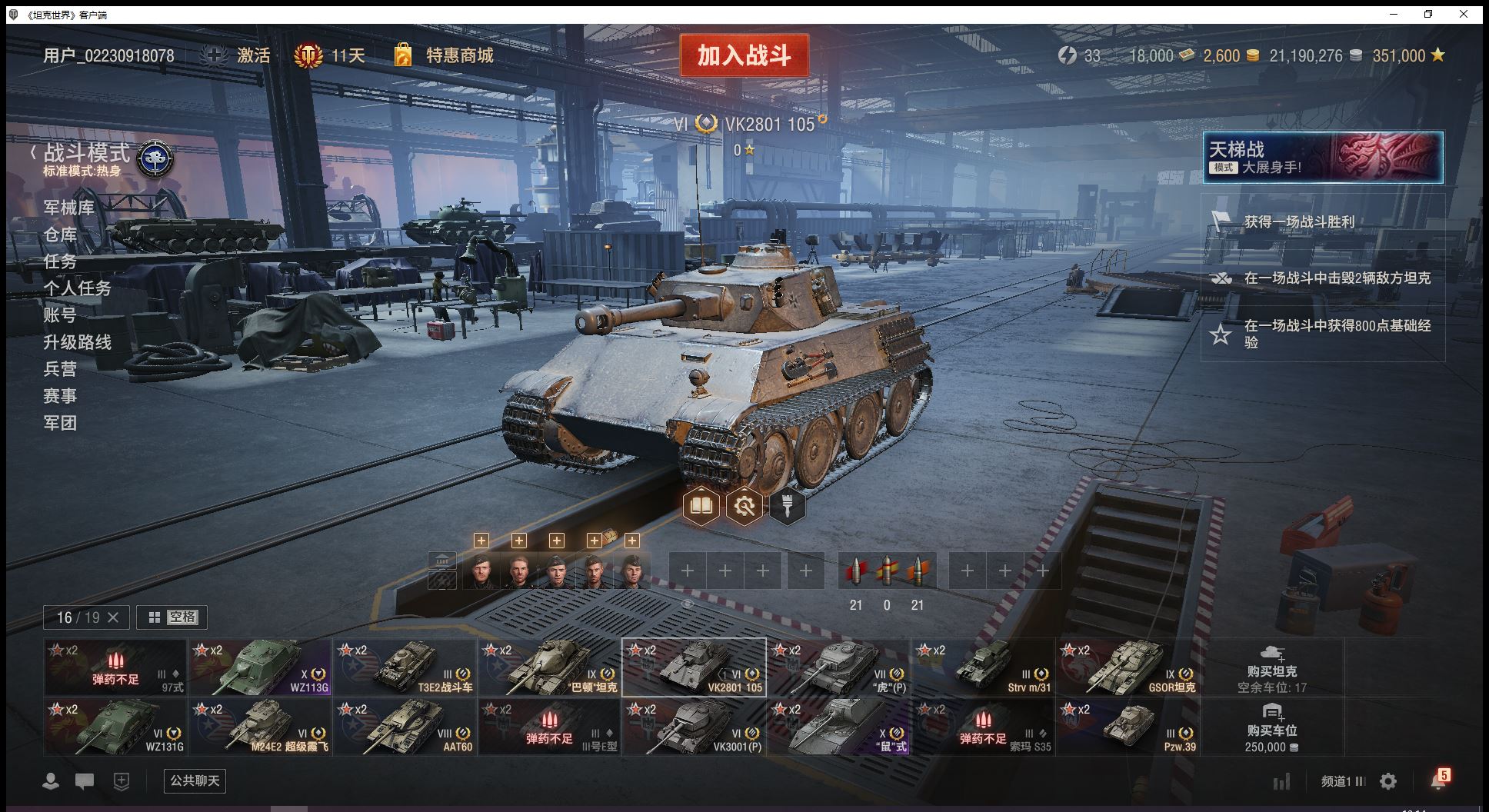Click the red 加入战斗 battle button
Screen dimensions: 1489x812
[744, 55]
